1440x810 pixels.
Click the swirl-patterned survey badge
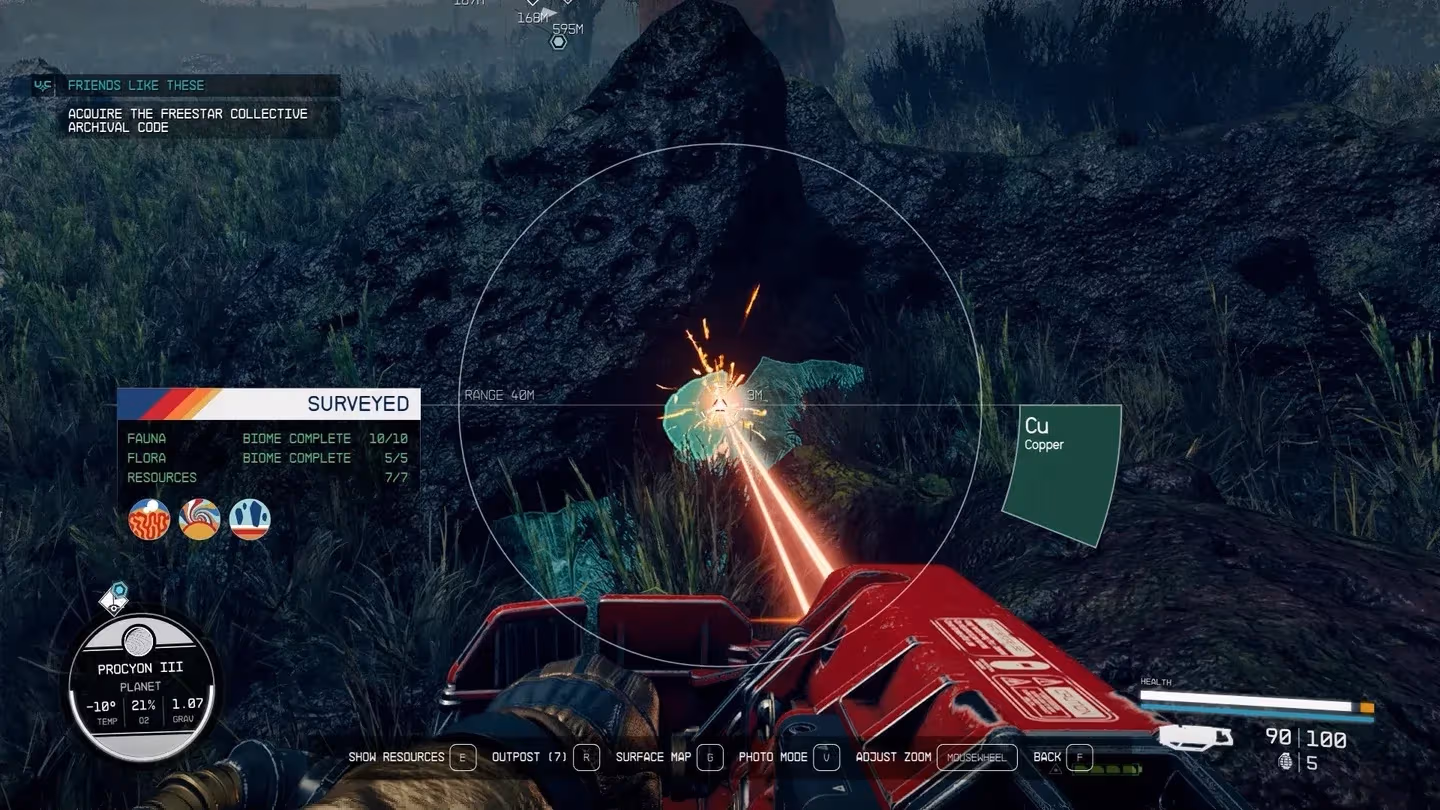(x=199, y=518)
